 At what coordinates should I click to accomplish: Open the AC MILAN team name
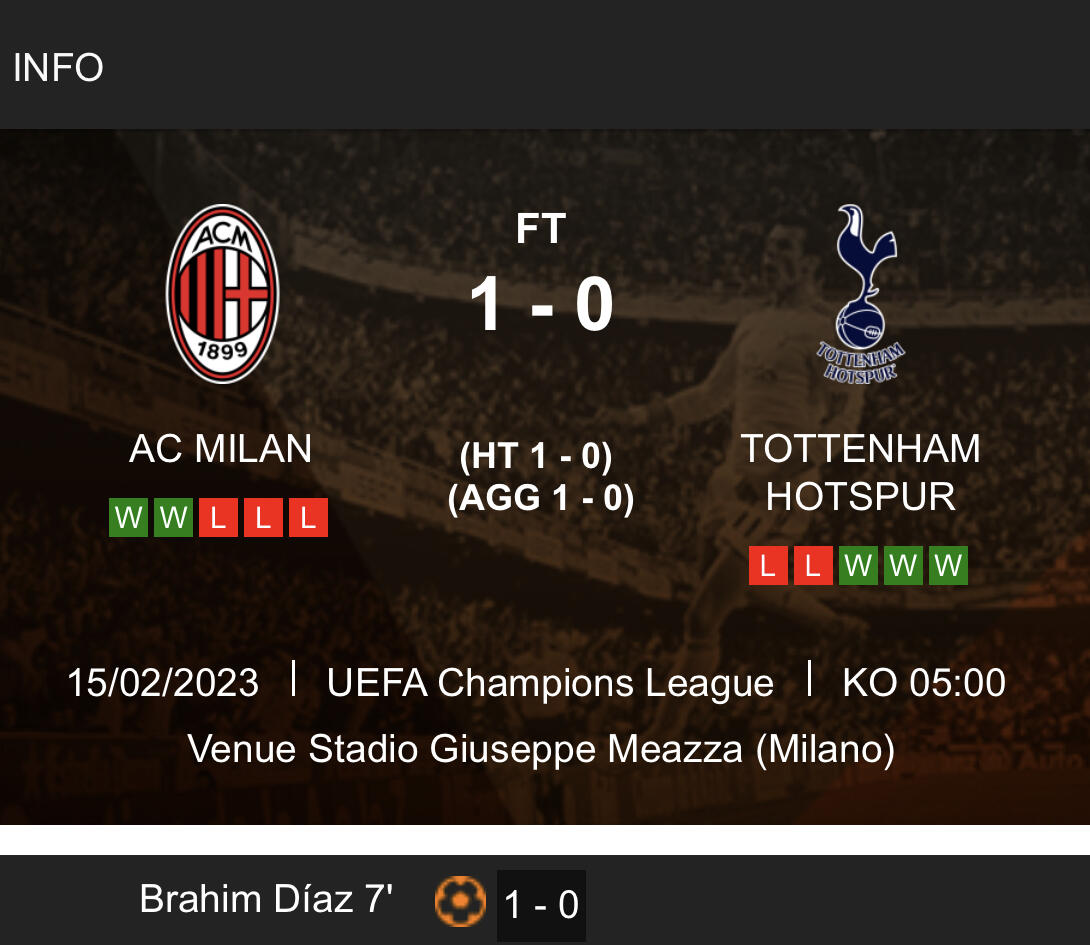pos(221,449)
